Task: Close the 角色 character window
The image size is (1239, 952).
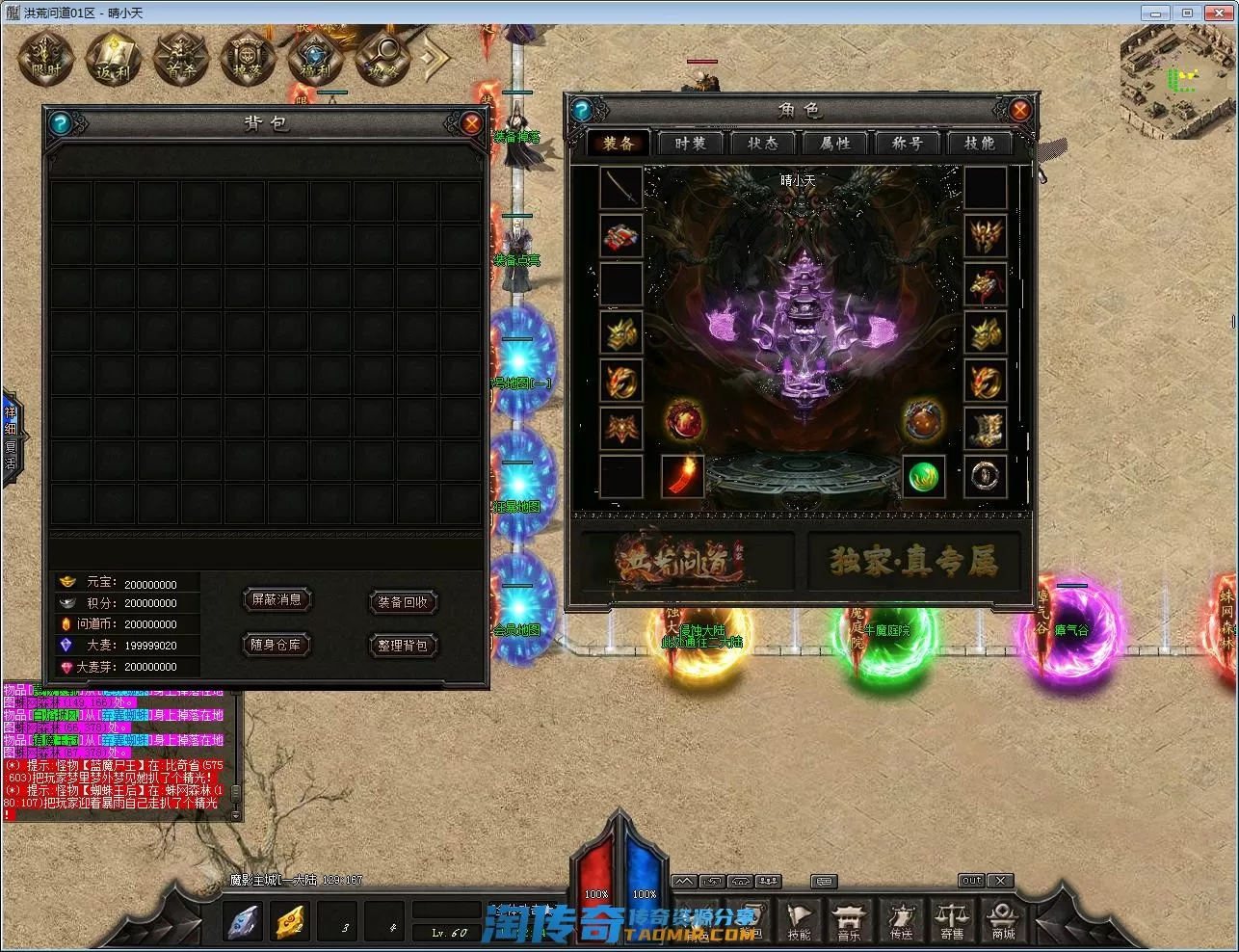Action: tap(1019, 110)
